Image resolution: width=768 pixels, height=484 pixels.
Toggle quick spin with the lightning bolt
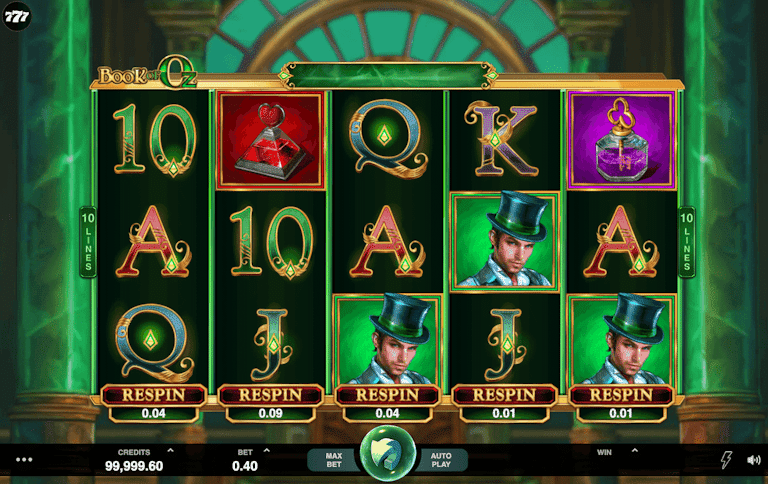[726, 460]
